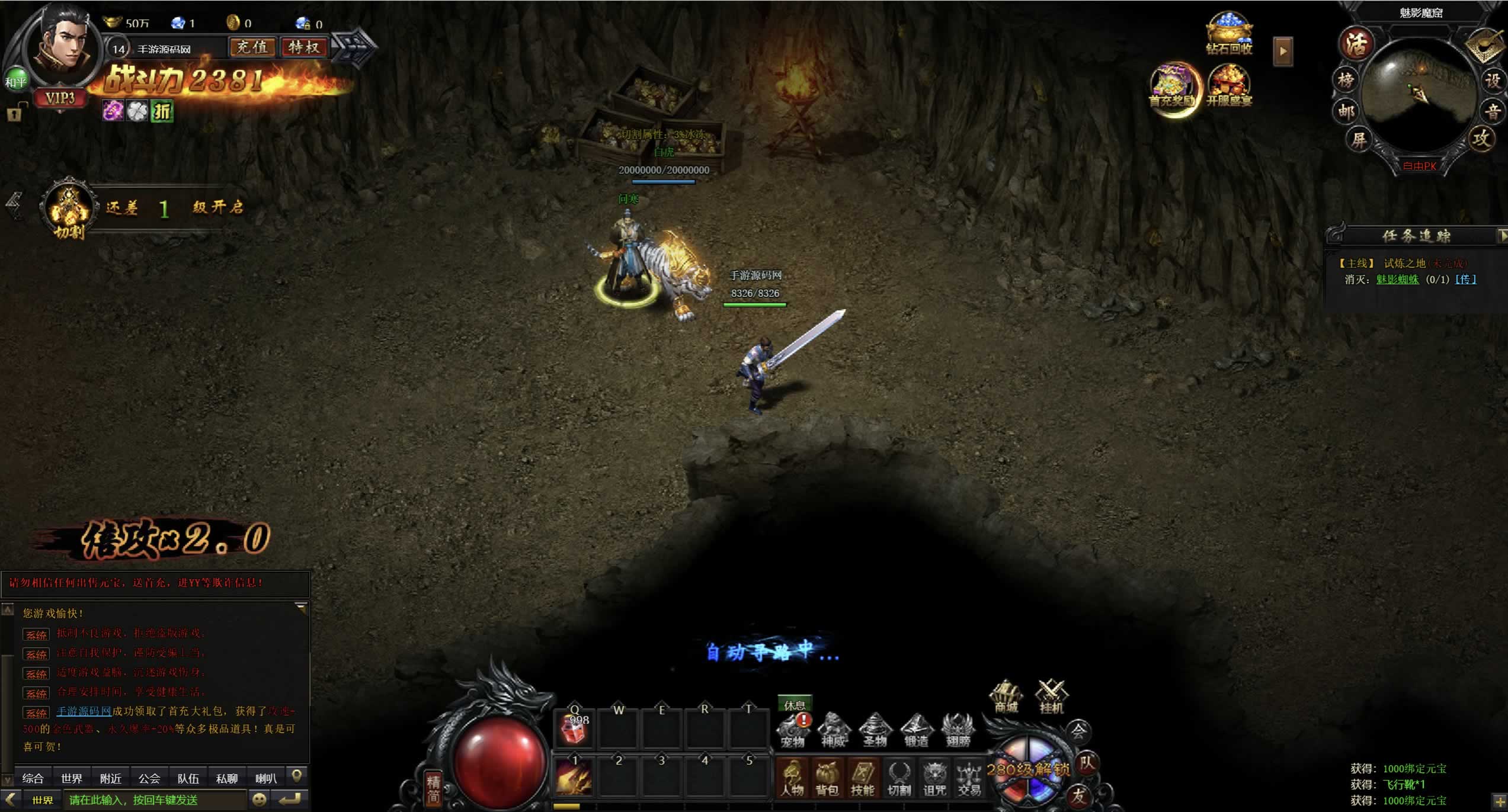Switch to the 公会 guild chat tab
The image size is (1508, 812).
(149, 778)
